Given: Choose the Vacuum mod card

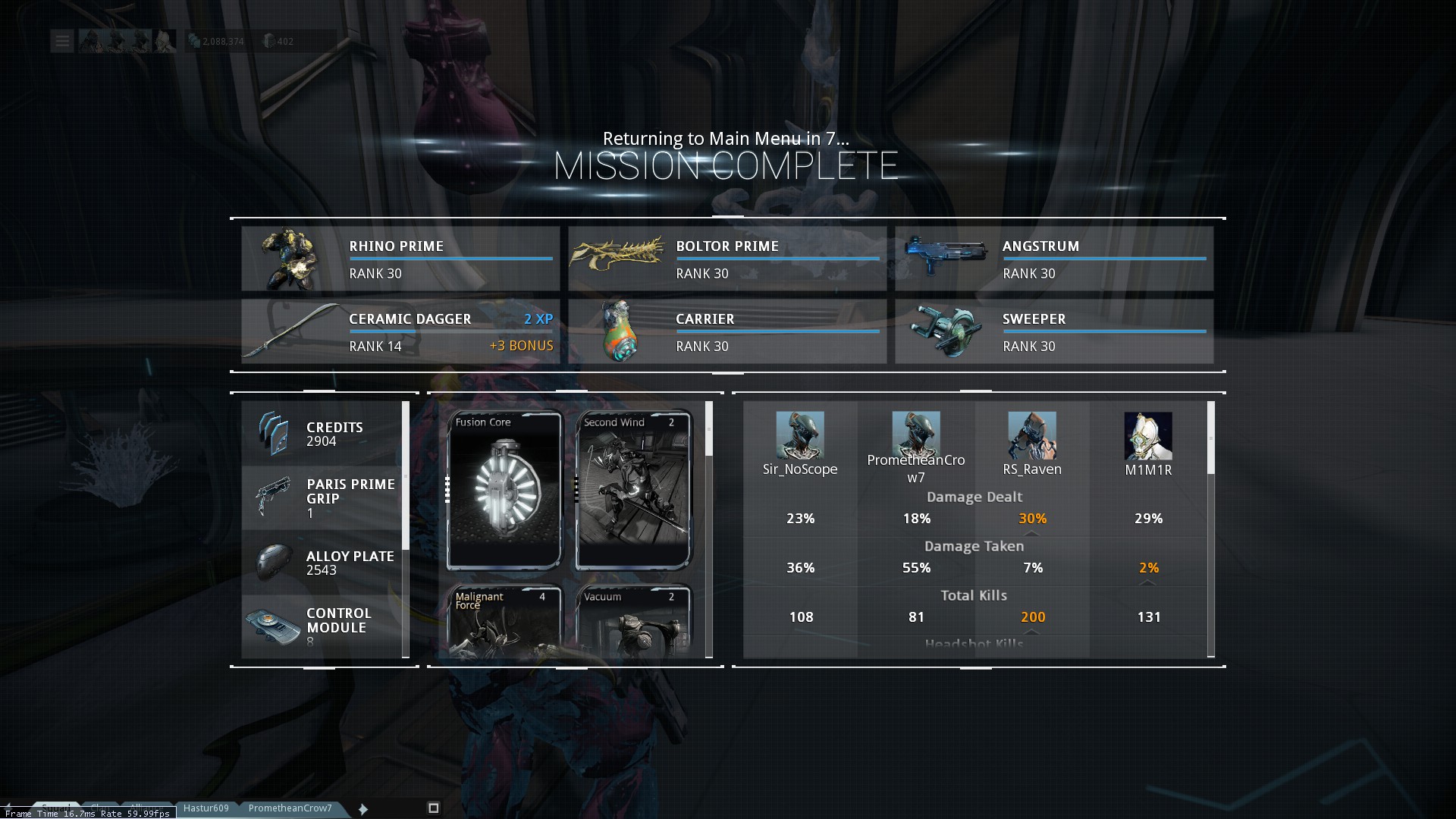Looking at the screenshot, I should (x=633, y=622).
